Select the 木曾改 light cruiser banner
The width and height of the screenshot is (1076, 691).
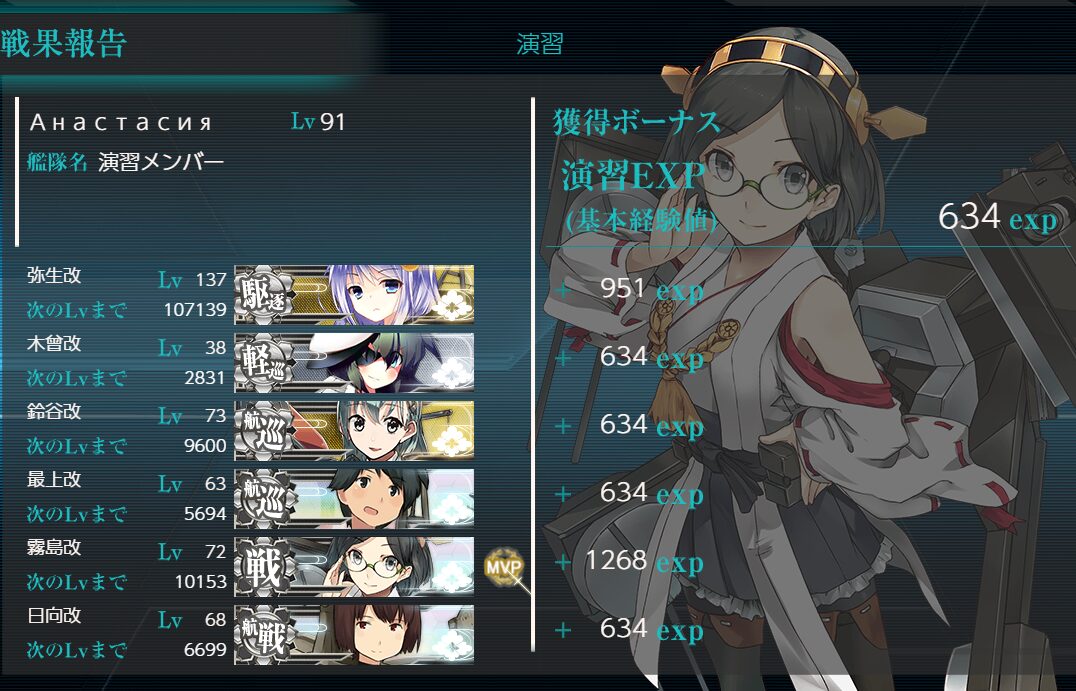354,363
